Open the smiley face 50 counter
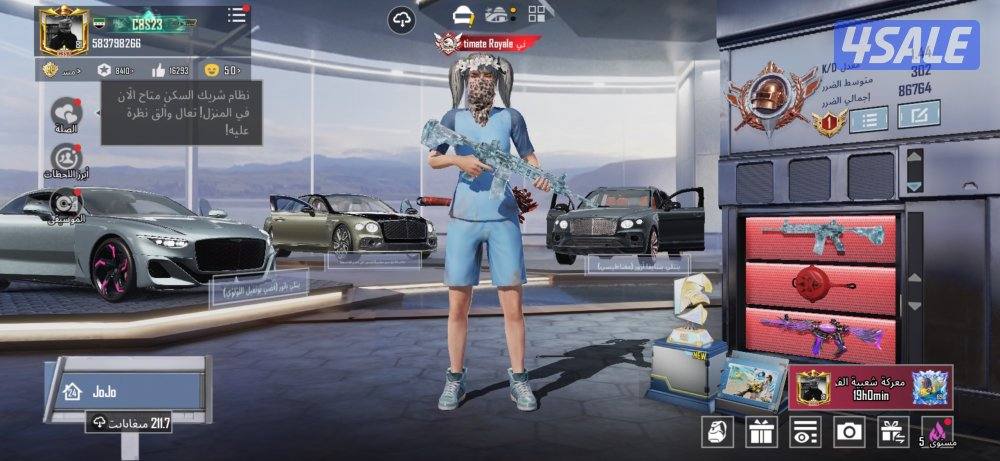The image size is (1000, 461). [222, 70]
